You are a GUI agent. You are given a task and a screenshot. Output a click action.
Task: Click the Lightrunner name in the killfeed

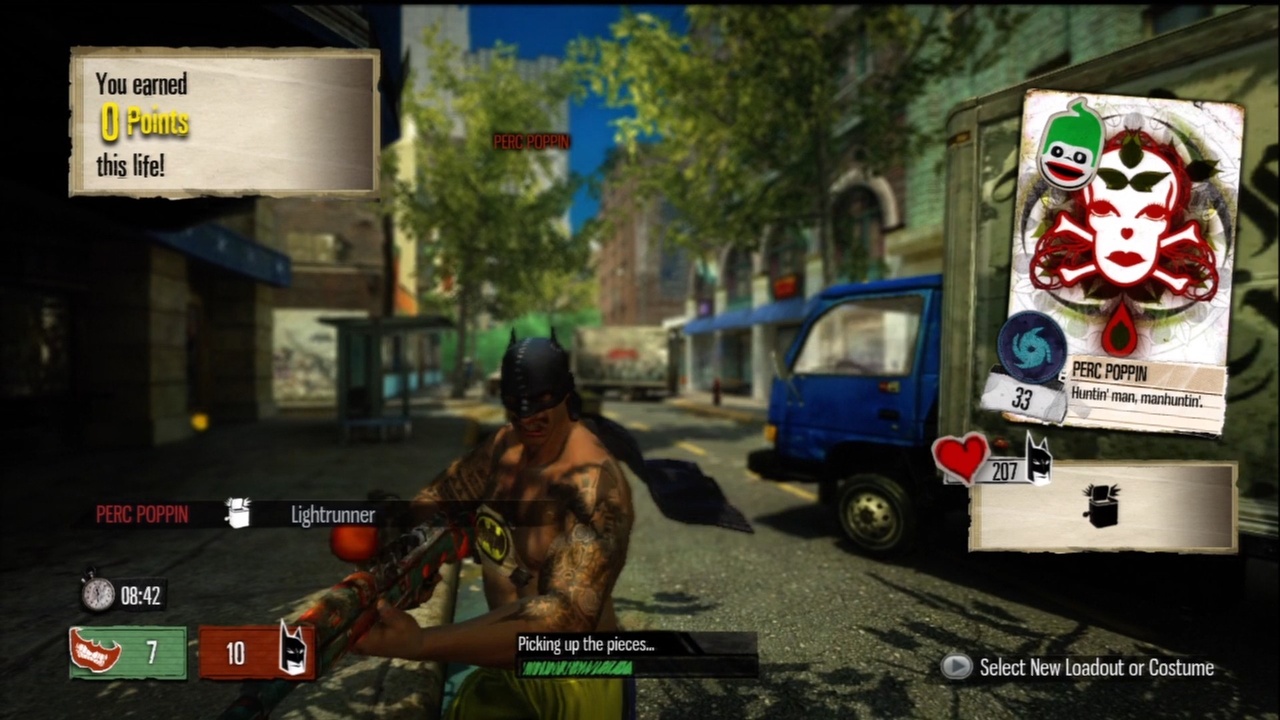point(331,515)
